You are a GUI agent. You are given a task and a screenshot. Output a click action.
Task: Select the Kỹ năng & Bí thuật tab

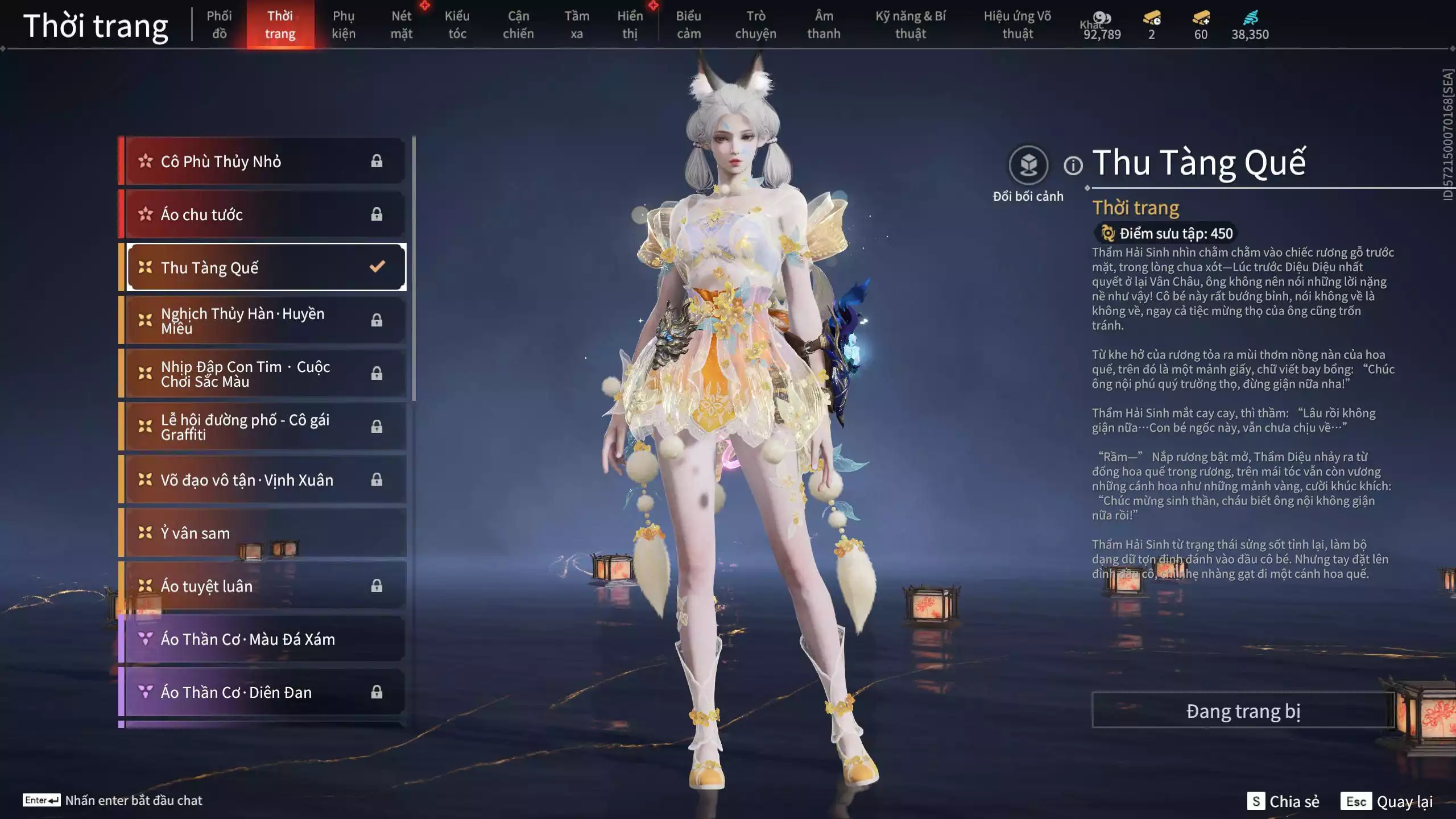click(911, 24)
